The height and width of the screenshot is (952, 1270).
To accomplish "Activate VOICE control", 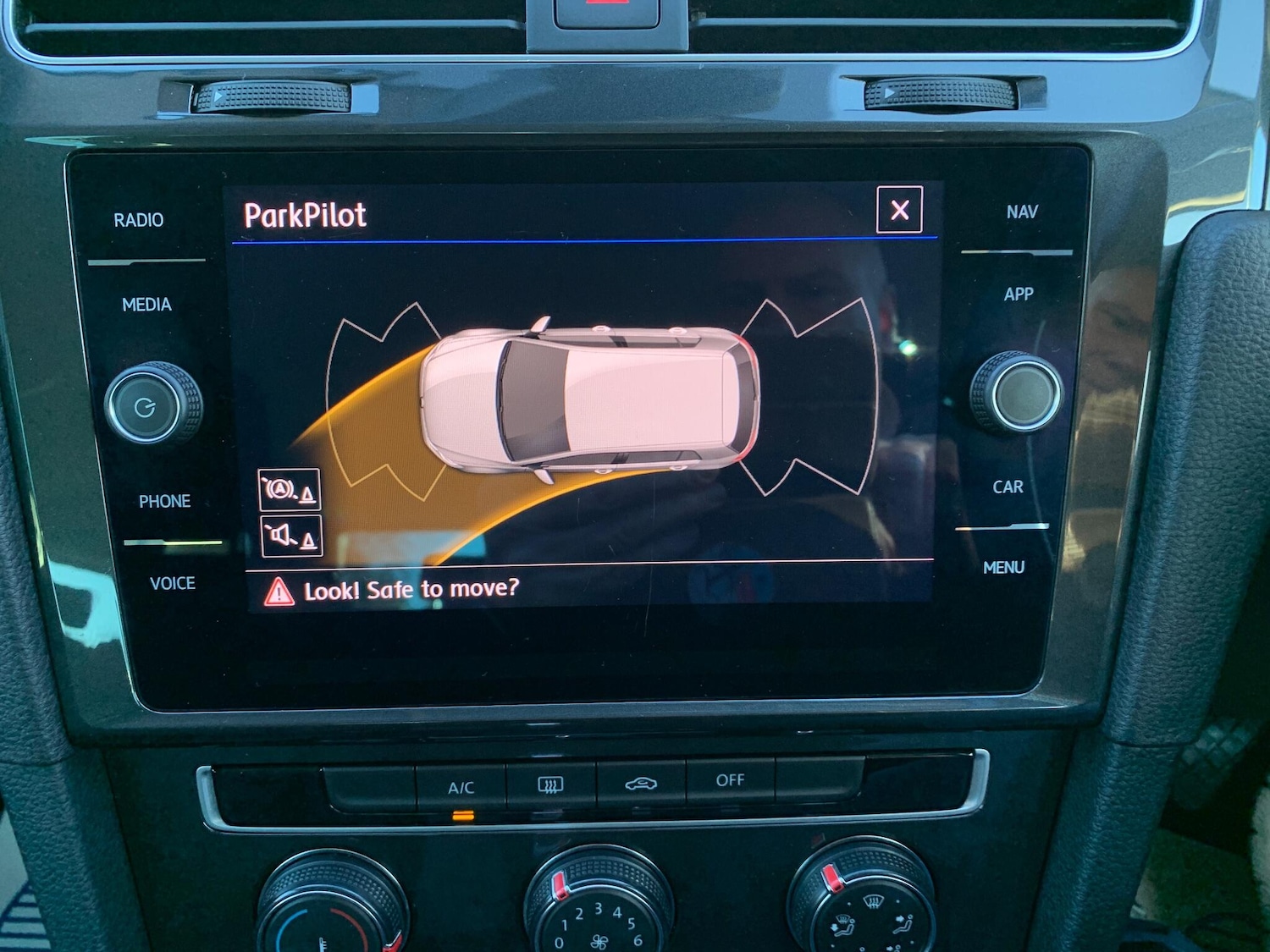I will (x=172, y=583).
